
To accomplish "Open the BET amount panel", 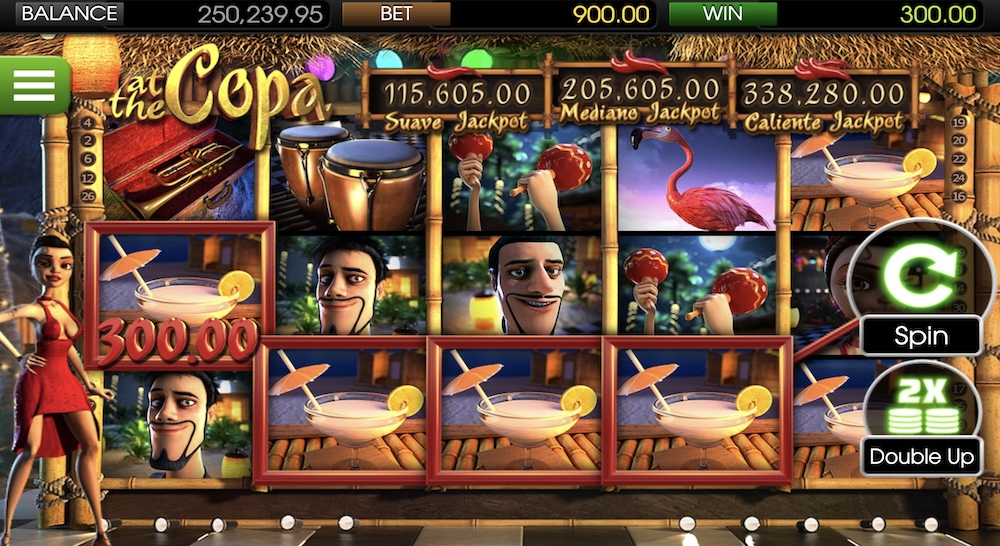I will click(x=395, y=14).
